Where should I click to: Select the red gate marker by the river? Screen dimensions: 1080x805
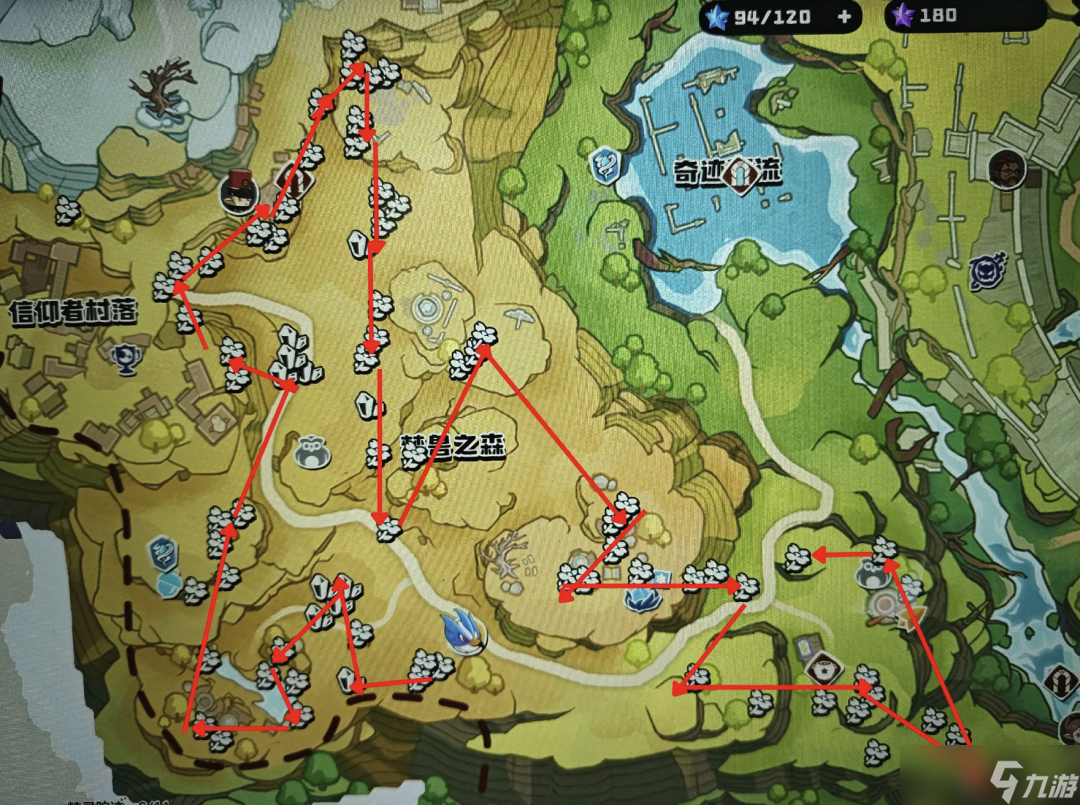pyautogui.click(x=1061, y=683)
